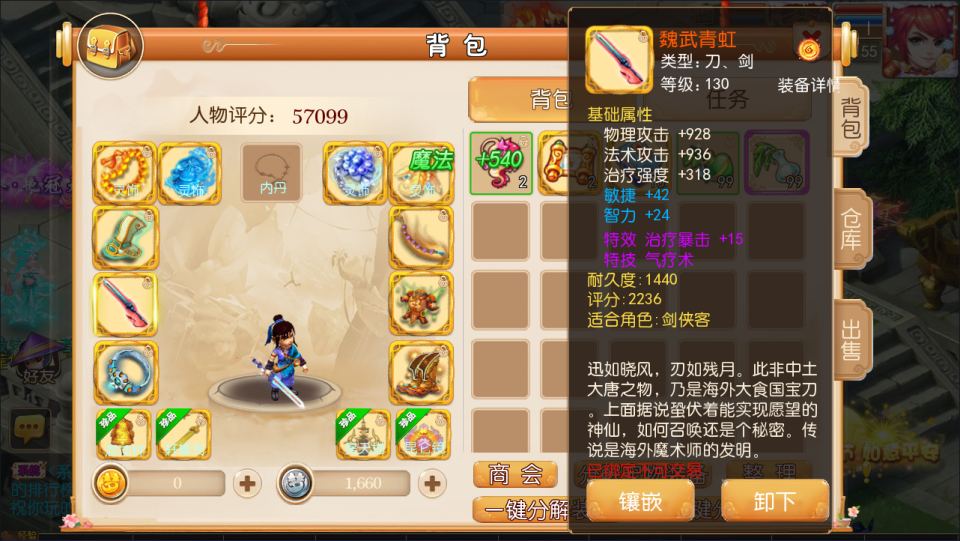Image resolution: width=960 pixels, height=541 pixels.
Task: Select the helmet equipment slot
Action: click(x=124, y=237)
